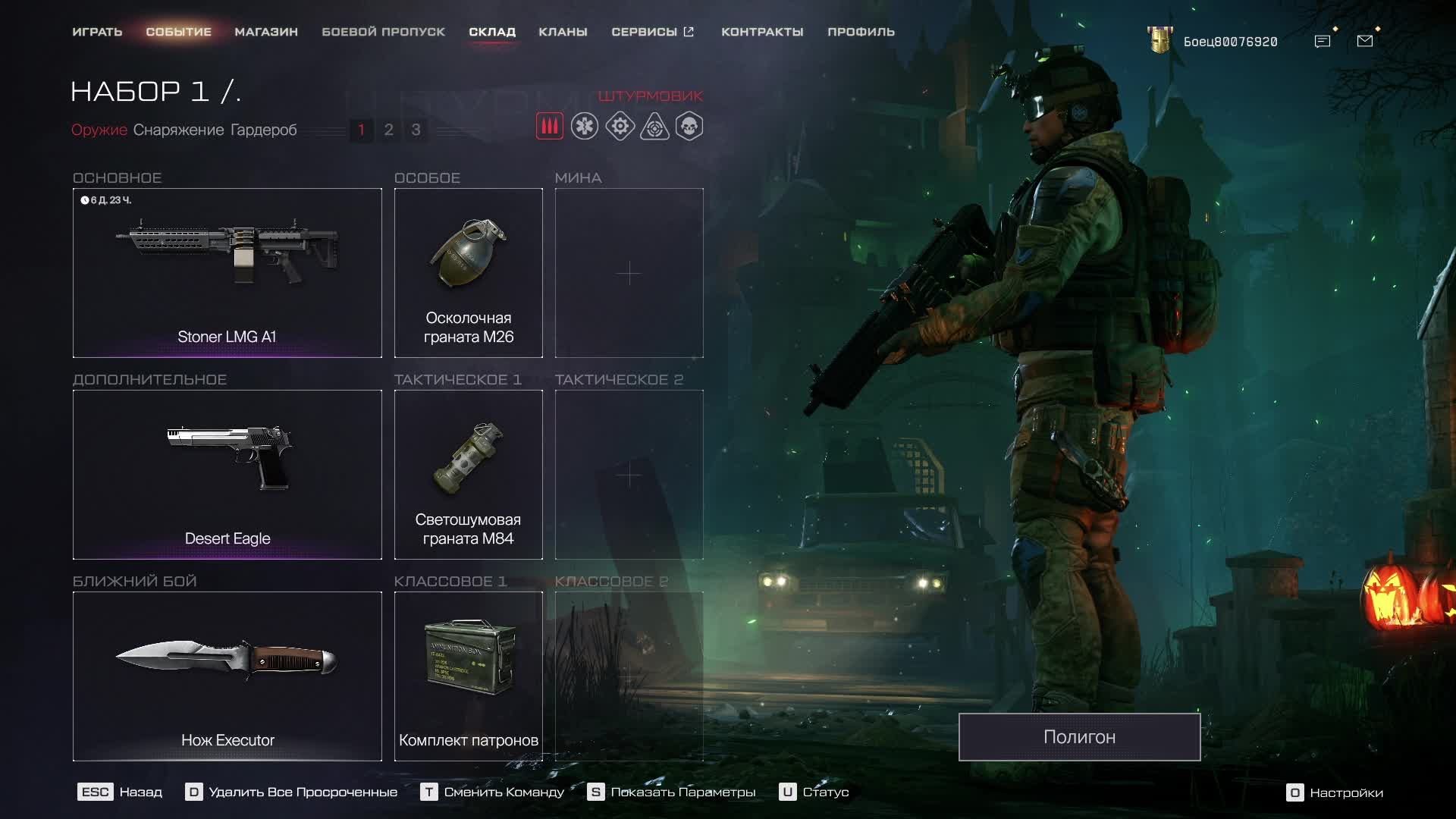Switch to the Снаряжение tab
The height and width of the screenshot is (819, 1456).
point(178,130)
